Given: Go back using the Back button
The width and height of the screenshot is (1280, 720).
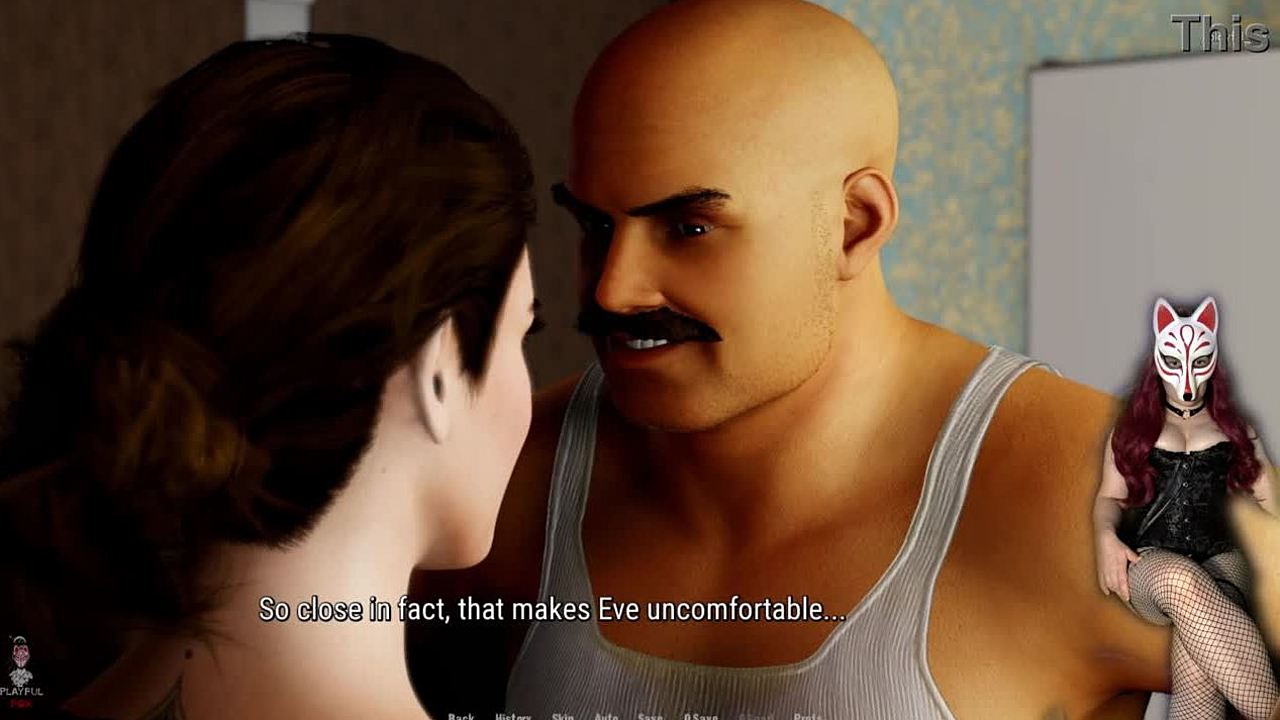Looking at the screenshot, I should click(x=461, y=716).
